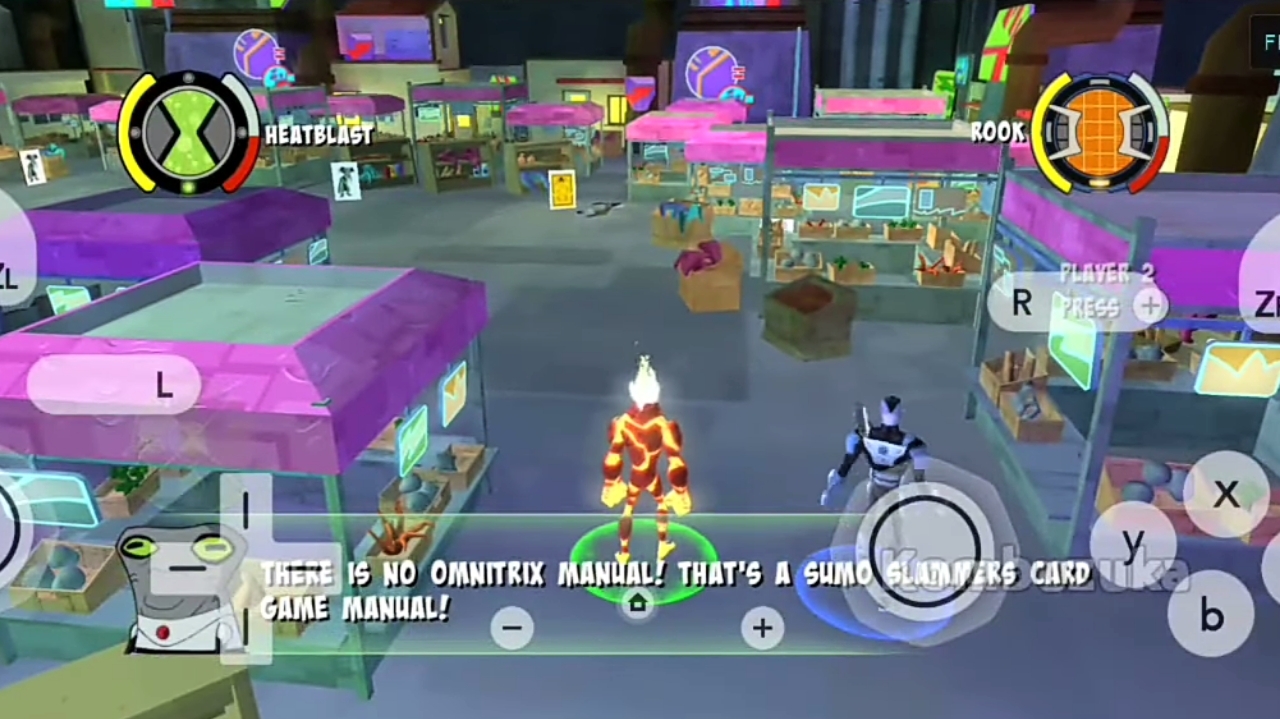1280x719 pixels.
Task: Click Rook's orange Proto-Tool icon
Action: pos(1098,131)
